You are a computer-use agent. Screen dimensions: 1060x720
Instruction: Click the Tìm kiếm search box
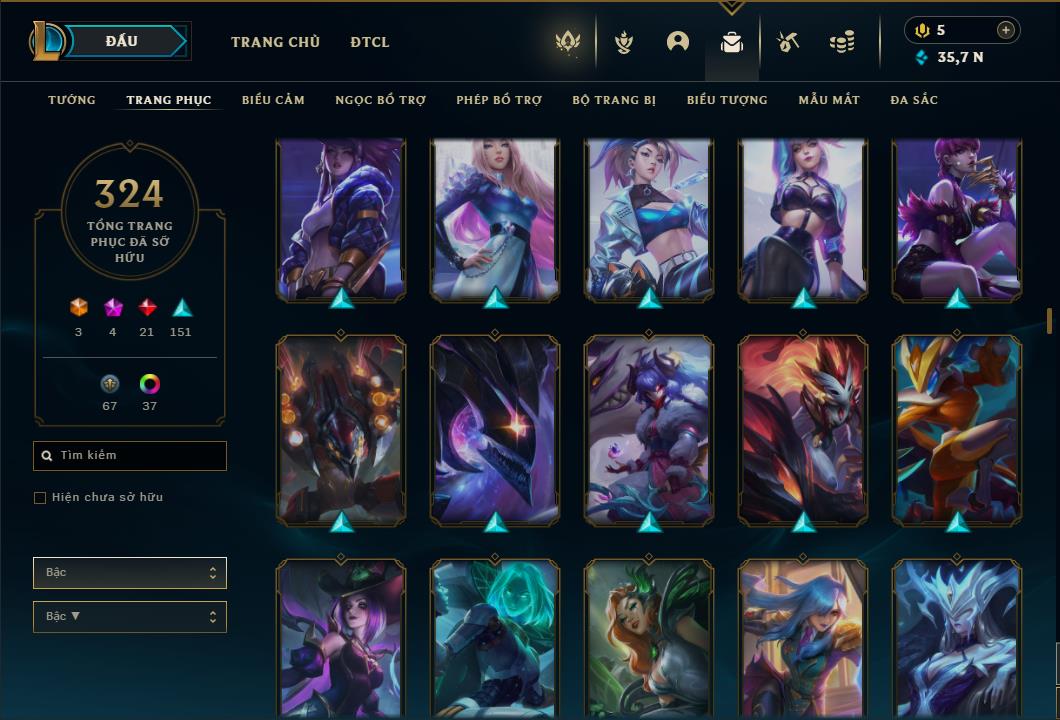(x=130, y=456)
